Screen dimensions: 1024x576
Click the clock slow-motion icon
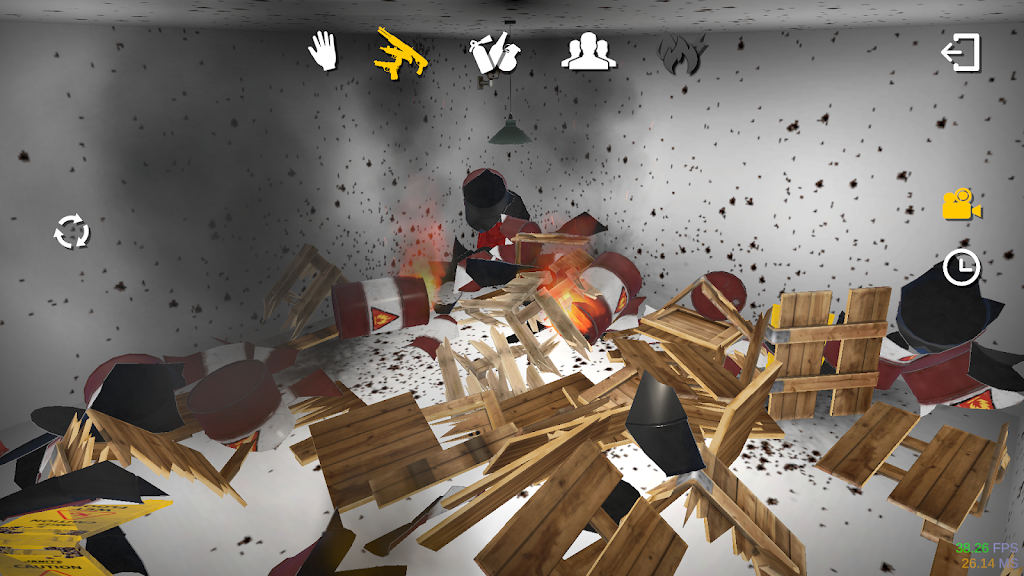[x=962, y=267]
